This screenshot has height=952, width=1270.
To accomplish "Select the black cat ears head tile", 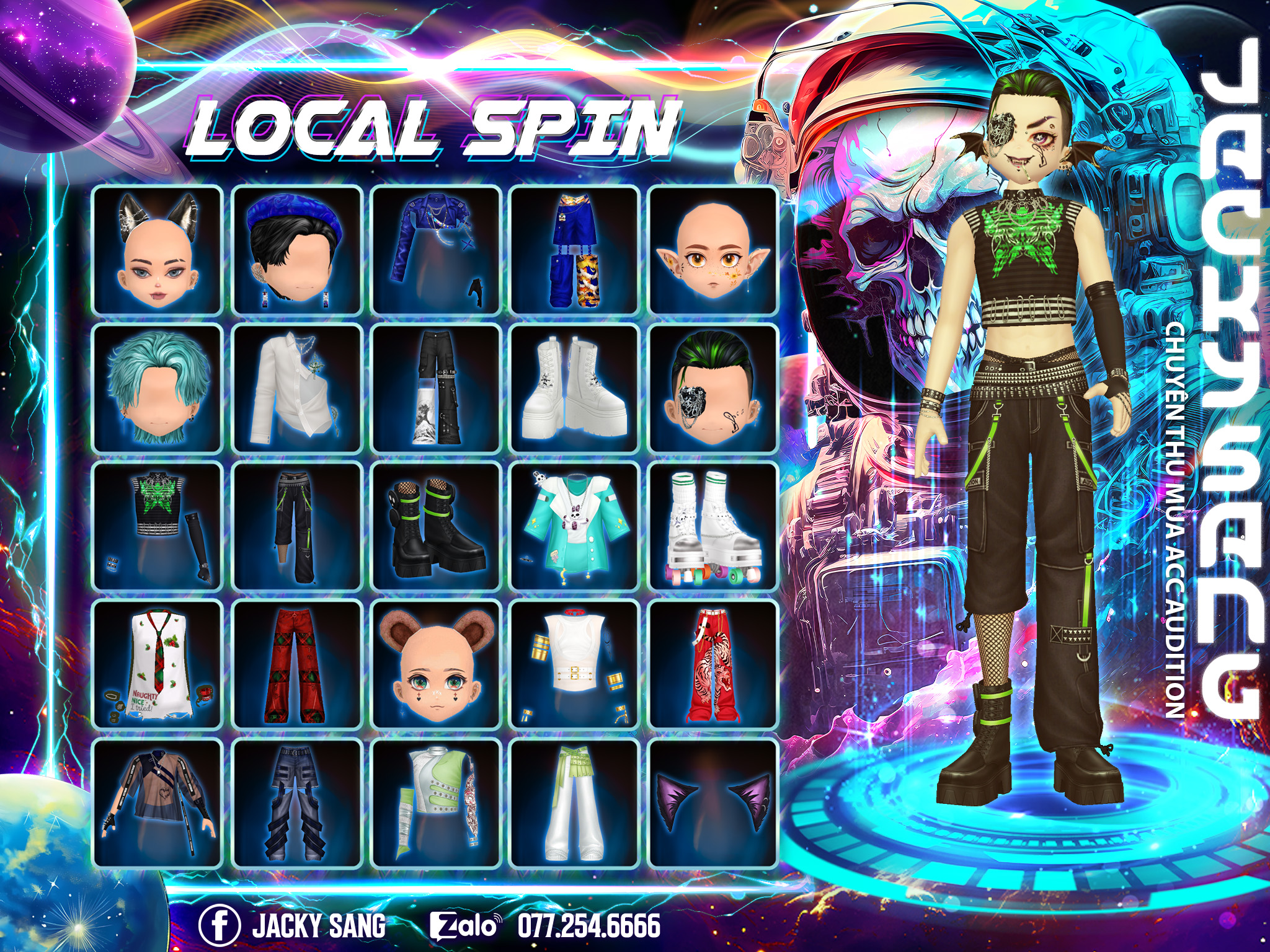I will (157, 250).
